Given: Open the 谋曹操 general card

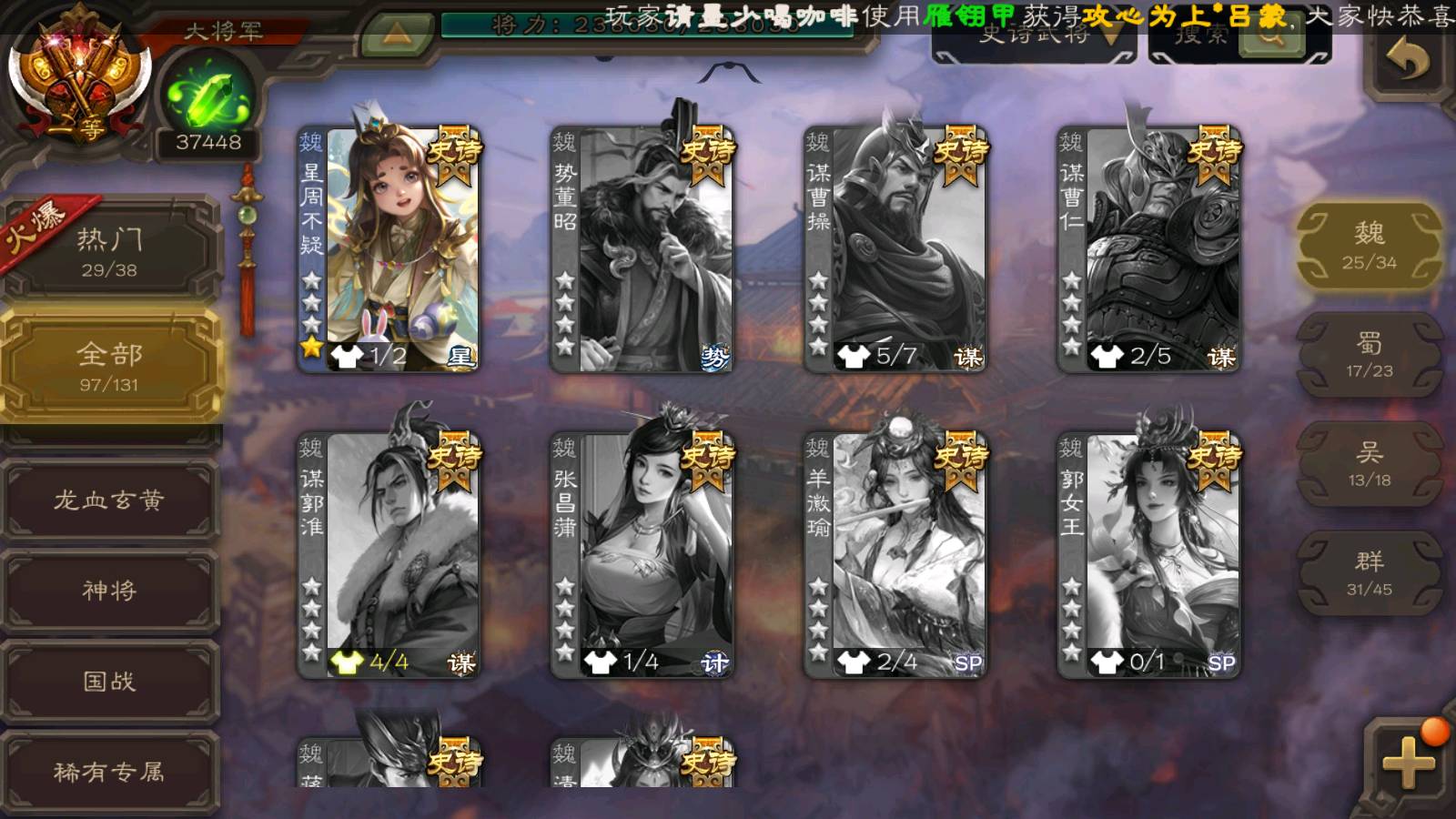Looking at the screenshot, I should (895, 248).
